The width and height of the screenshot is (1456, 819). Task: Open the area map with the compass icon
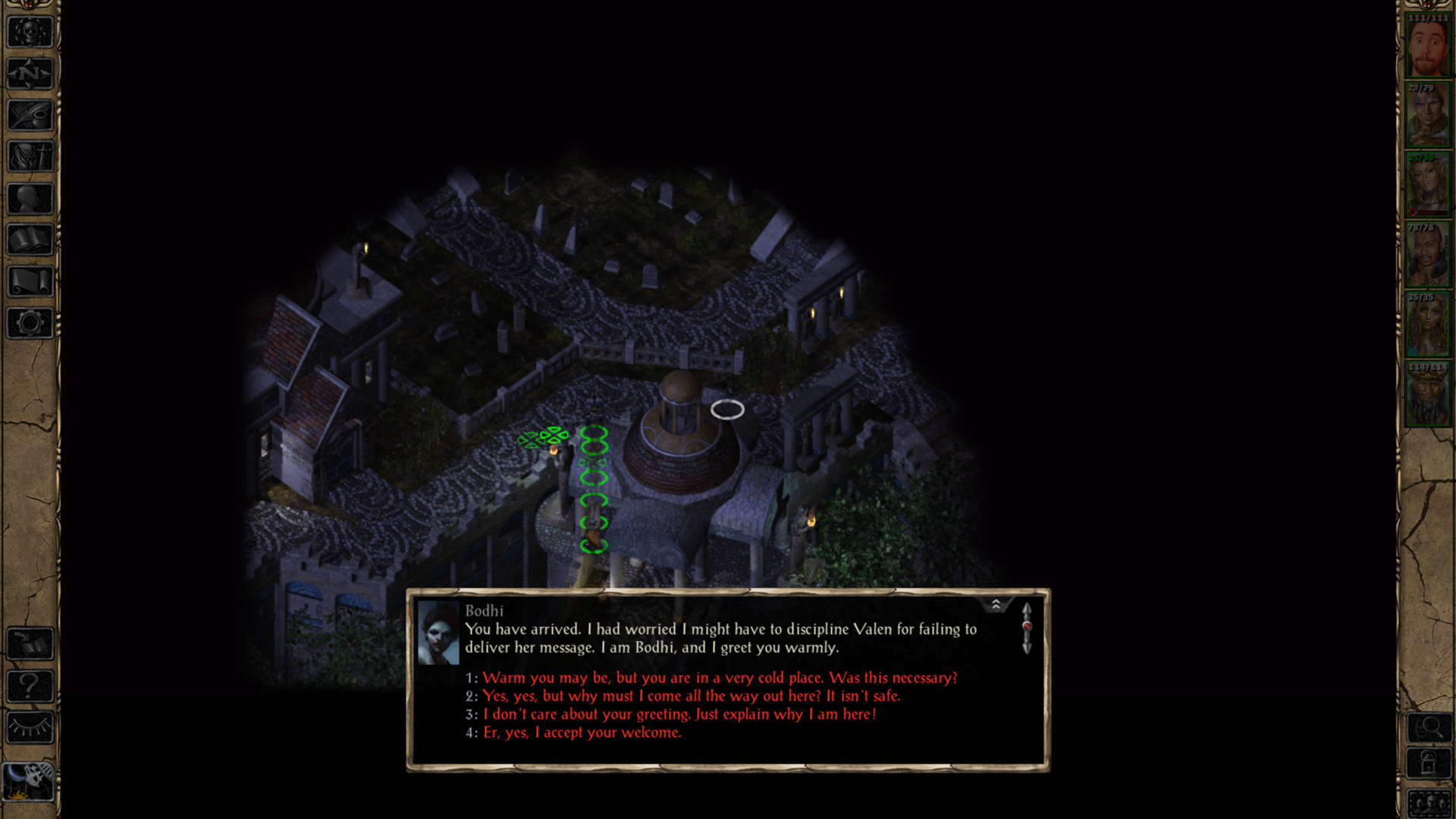(30, 74)
